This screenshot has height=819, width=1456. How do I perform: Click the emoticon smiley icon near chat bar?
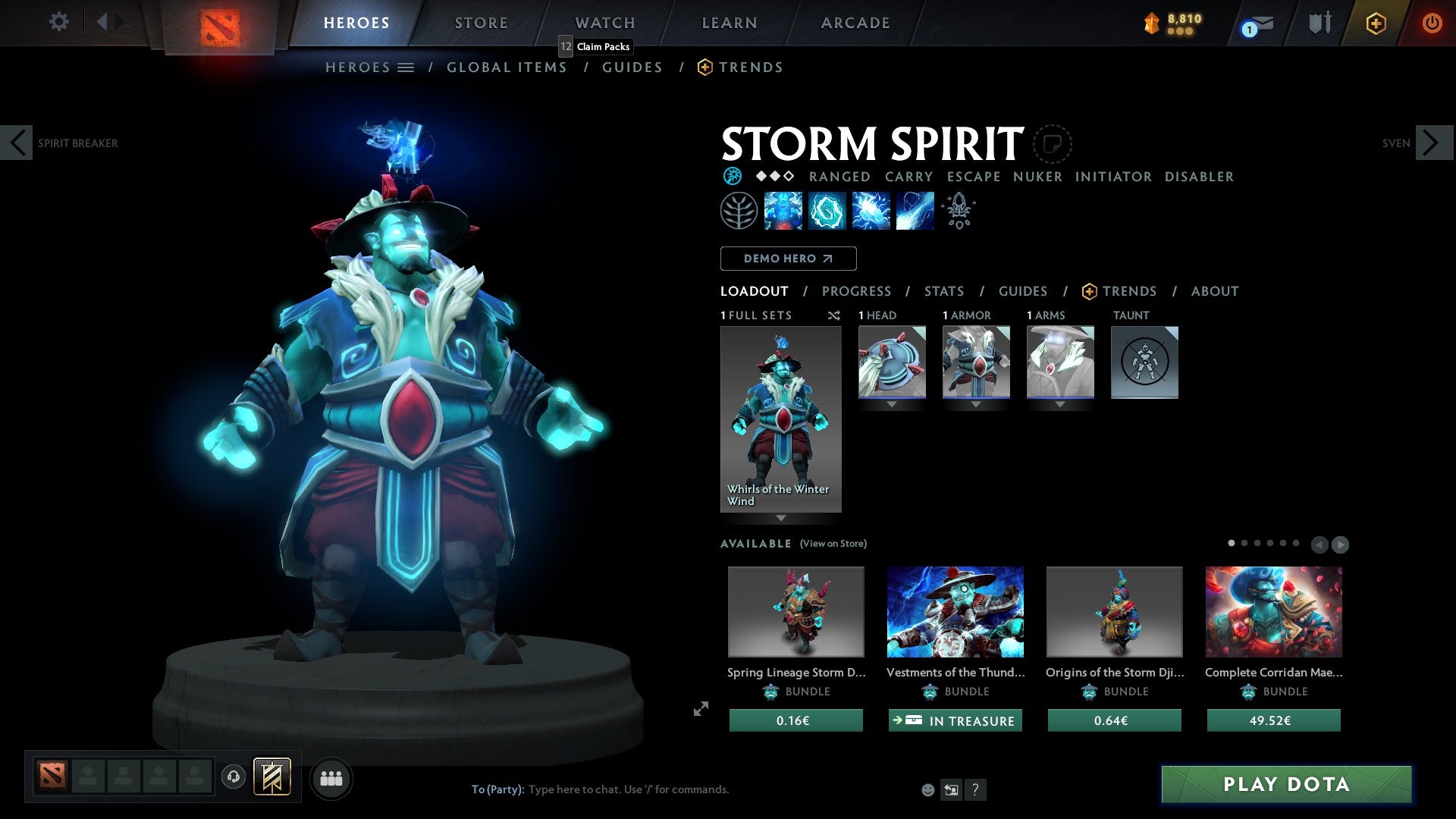tap(927, 789)
